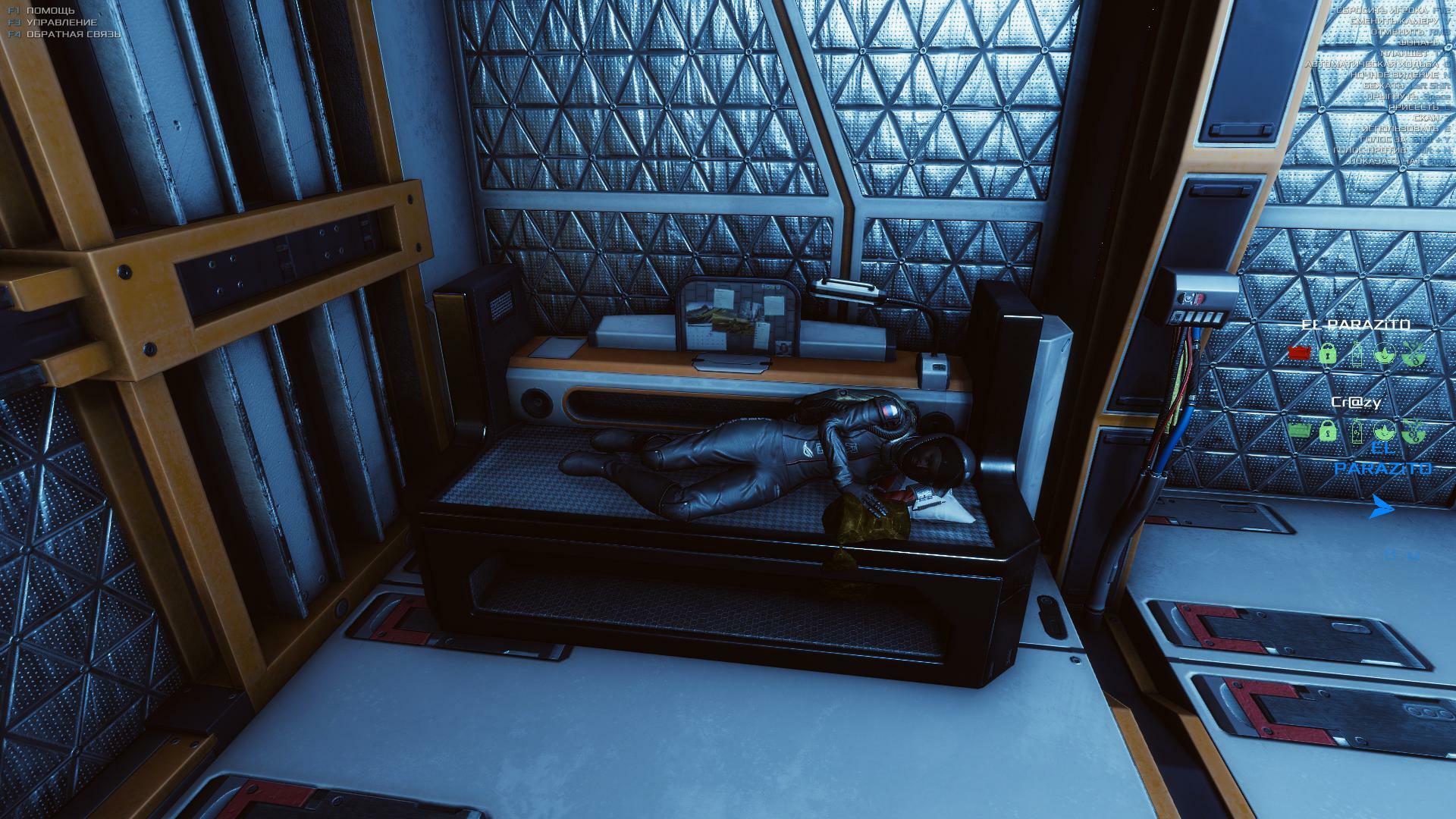The height and width of the screenshot is (819, 1456).
Task: Check EL PARAZiTO's oxygen tank icon
Action: [x=1357, y=353]
